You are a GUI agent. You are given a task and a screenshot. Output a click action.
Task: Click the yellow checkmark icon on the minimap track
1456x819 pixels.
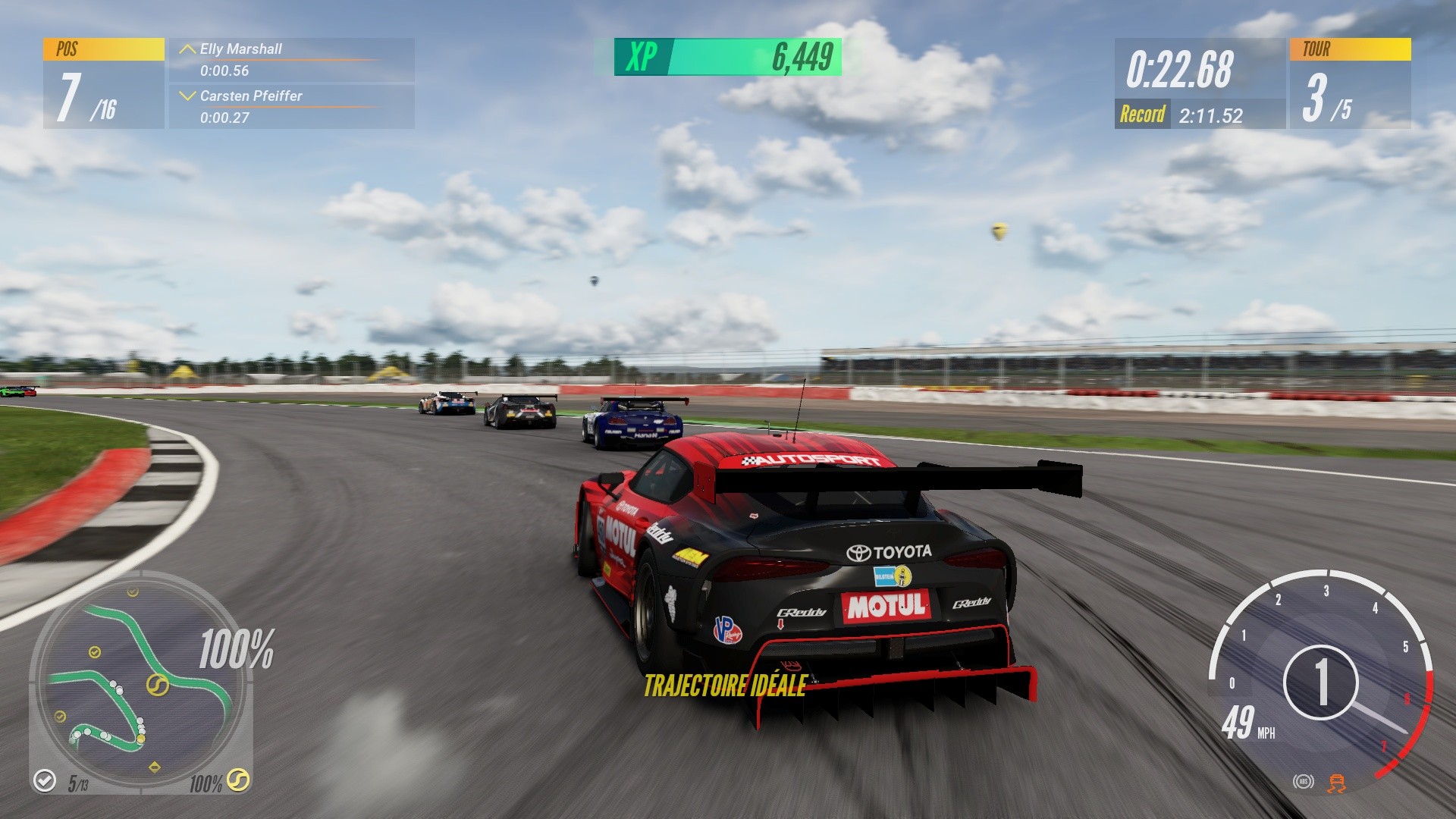pos(93,651)
